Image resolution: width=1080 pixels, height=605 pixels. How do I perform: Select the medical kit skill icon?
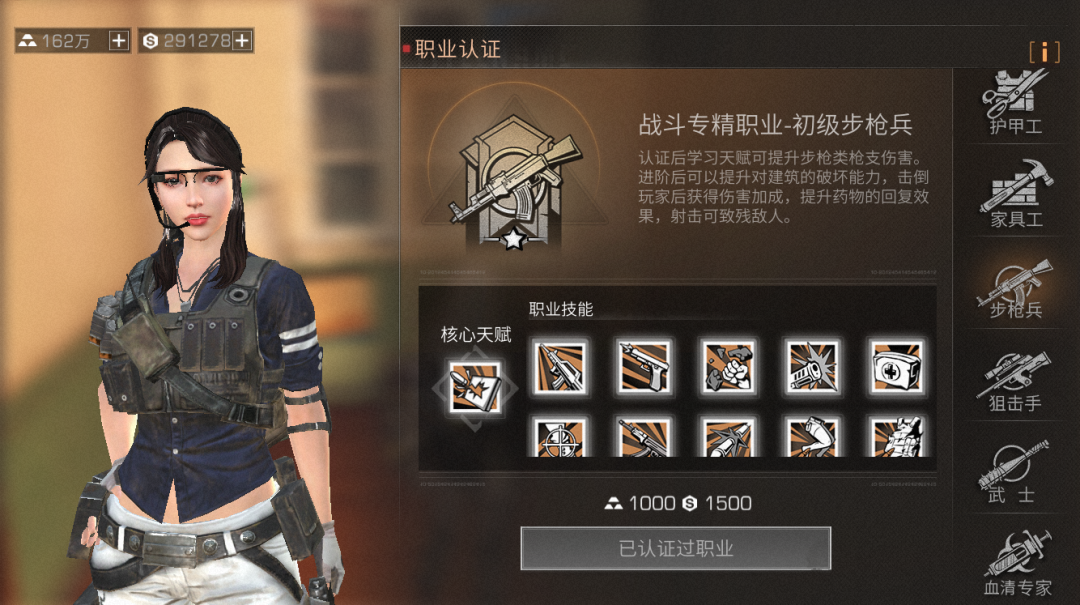tap(896, 367)
